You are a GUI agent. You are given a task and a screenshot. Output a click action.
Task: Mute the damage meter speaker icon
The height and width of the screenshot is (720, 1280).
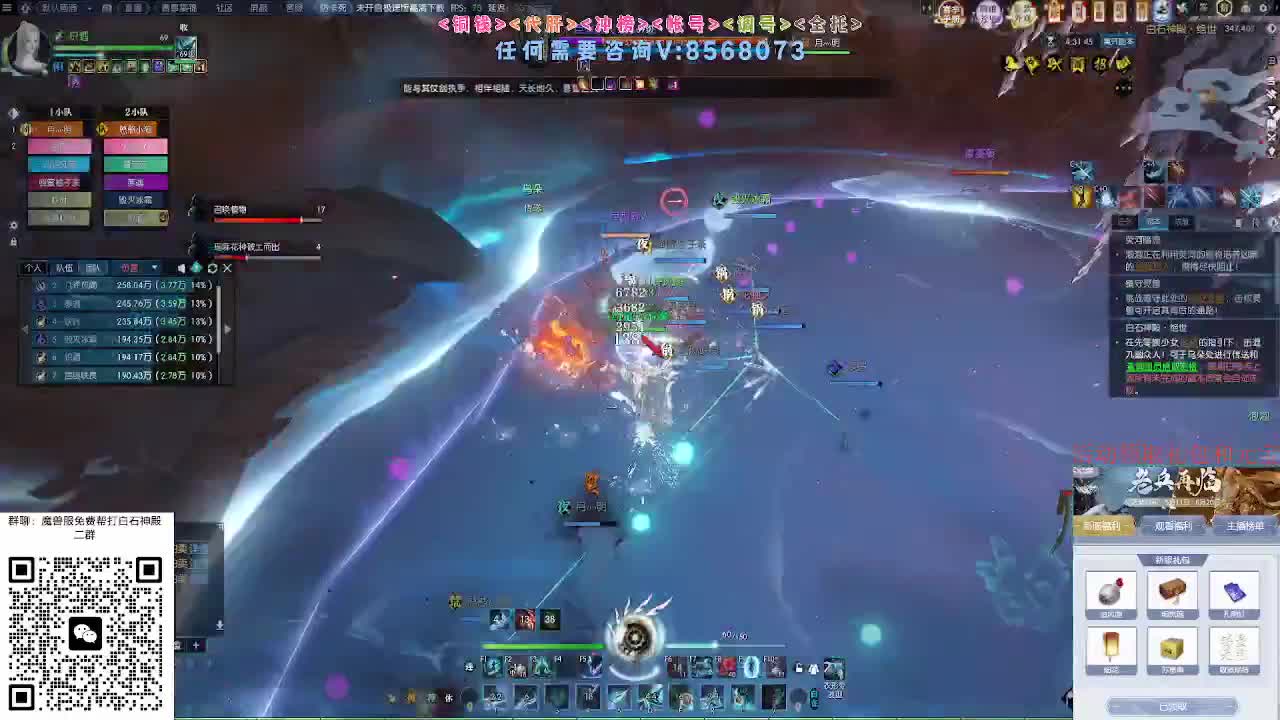[182, 268]
